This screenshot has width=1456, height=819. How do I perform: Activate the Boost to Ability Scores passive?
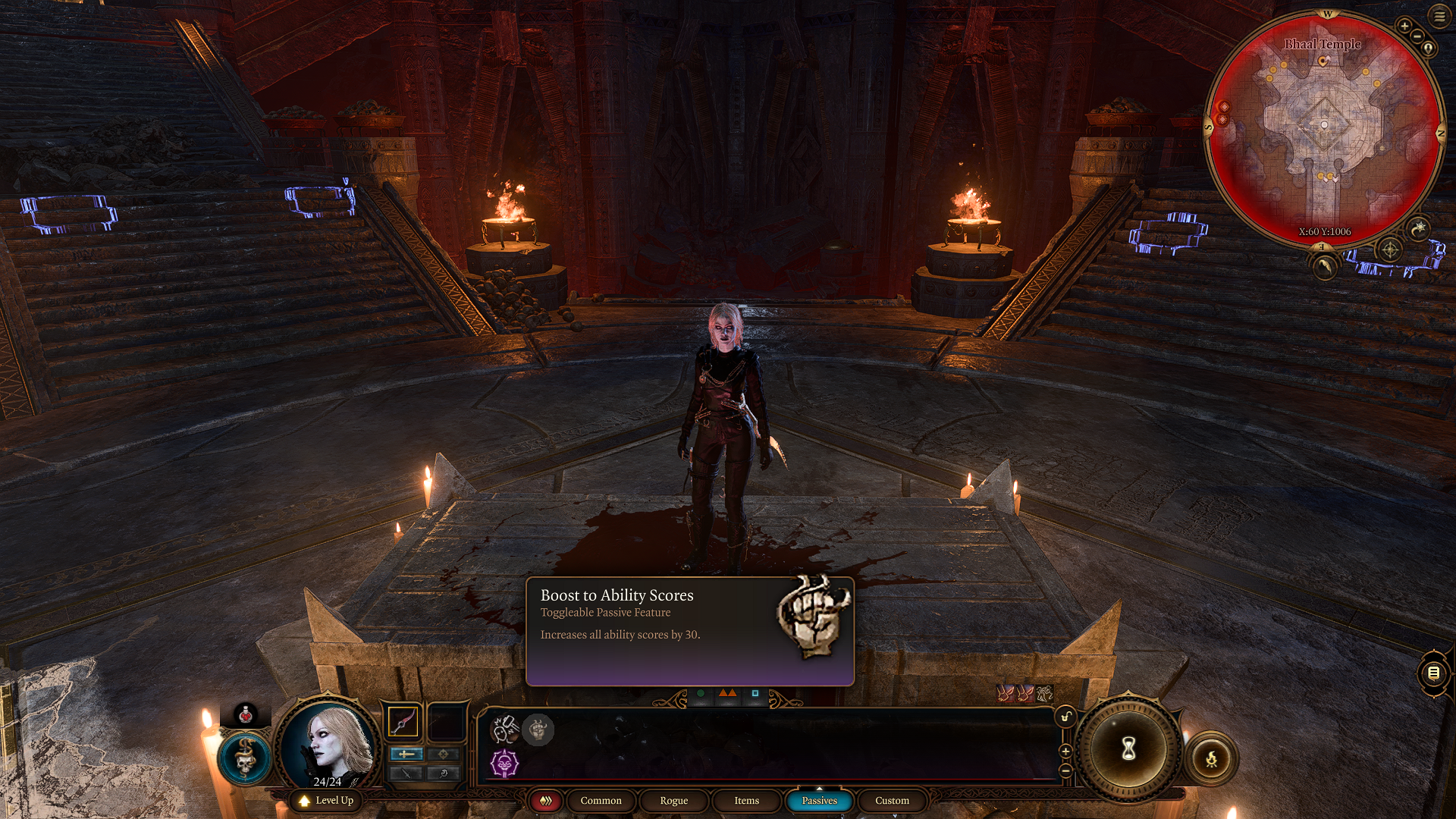538,730
